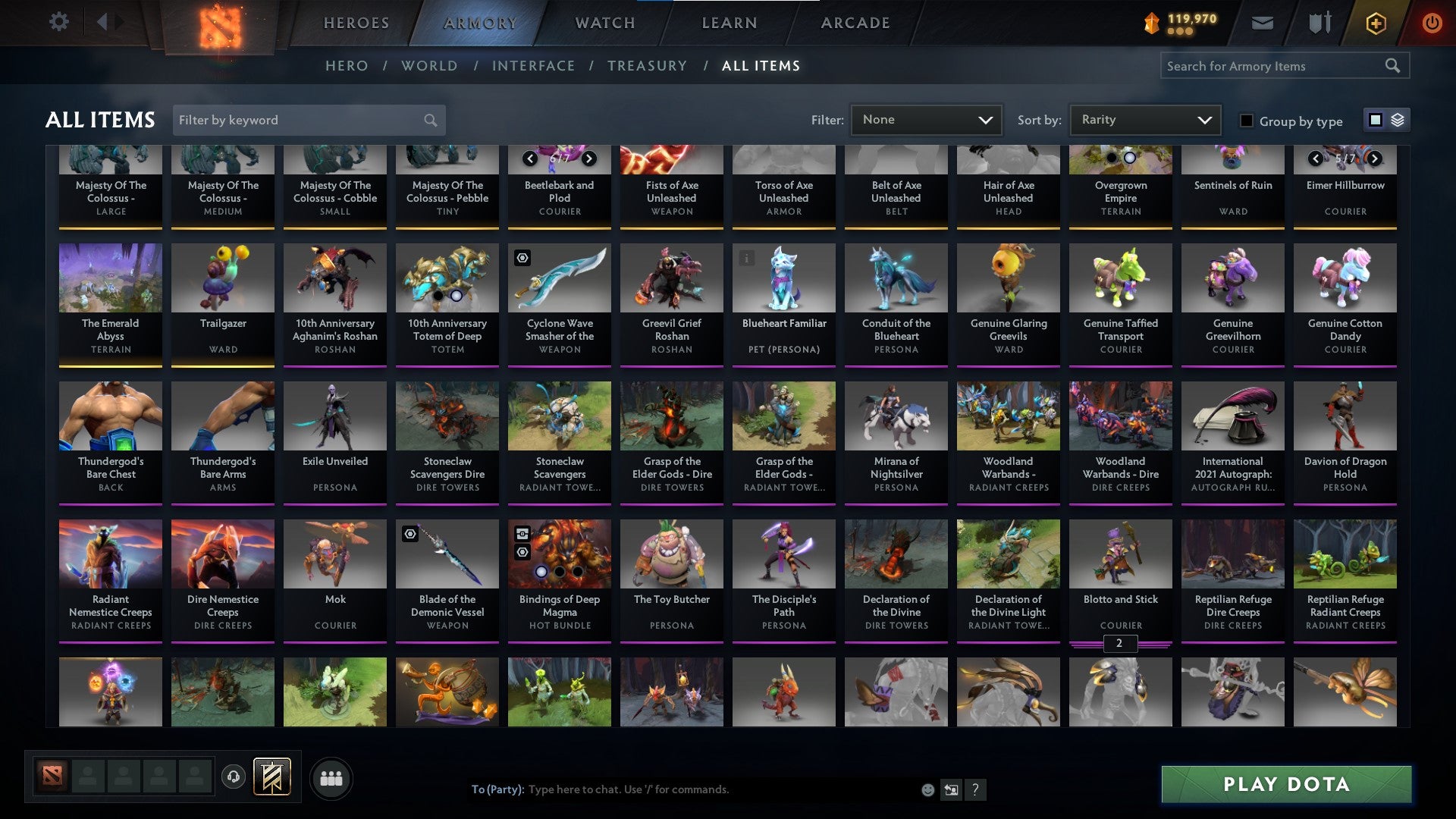Open the settings gear

(58, 22)
